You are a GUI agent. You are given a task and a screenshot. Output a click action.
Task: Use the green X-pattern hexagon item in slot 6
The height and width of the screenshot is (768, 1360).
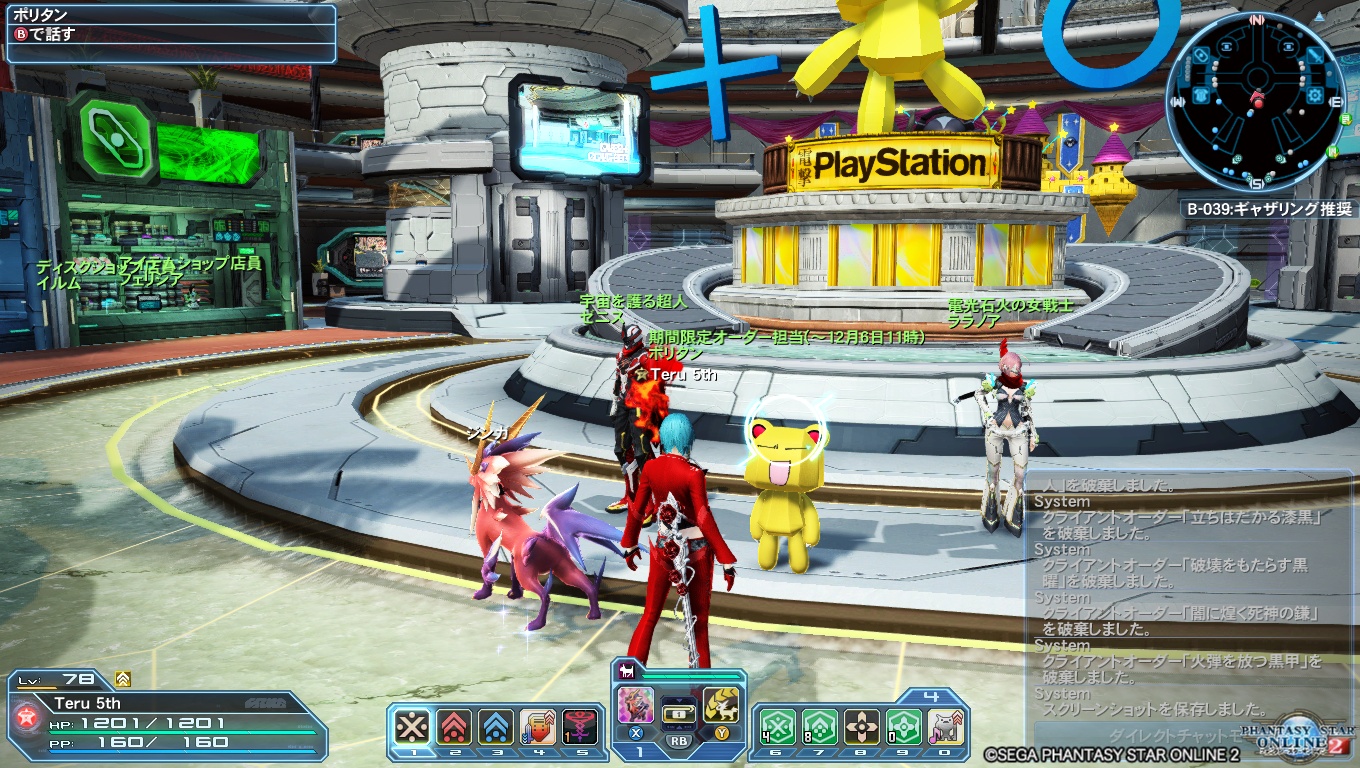[x=777, y=727]
